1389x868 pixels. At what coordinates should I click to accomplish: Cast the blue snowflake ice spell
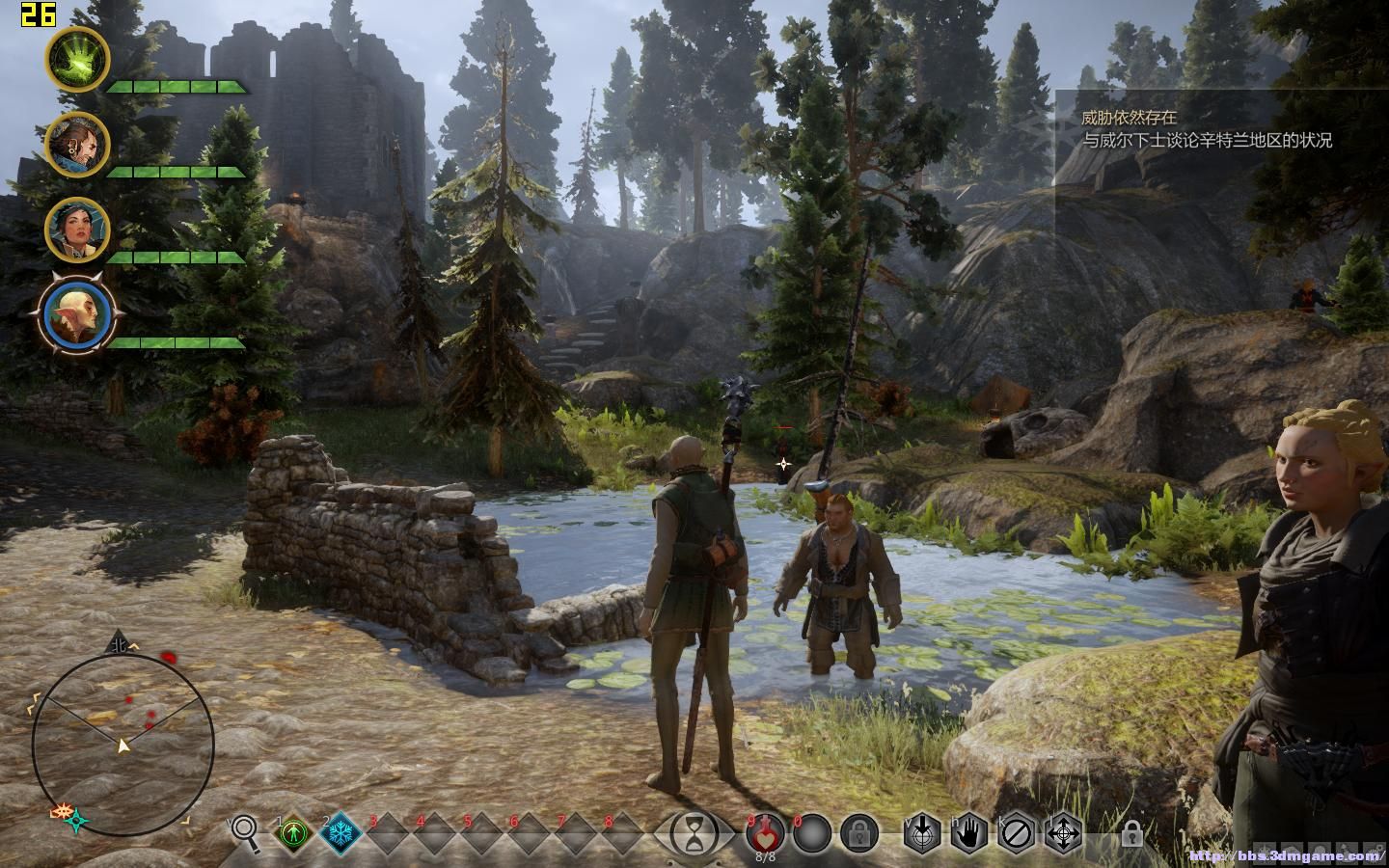340,832
